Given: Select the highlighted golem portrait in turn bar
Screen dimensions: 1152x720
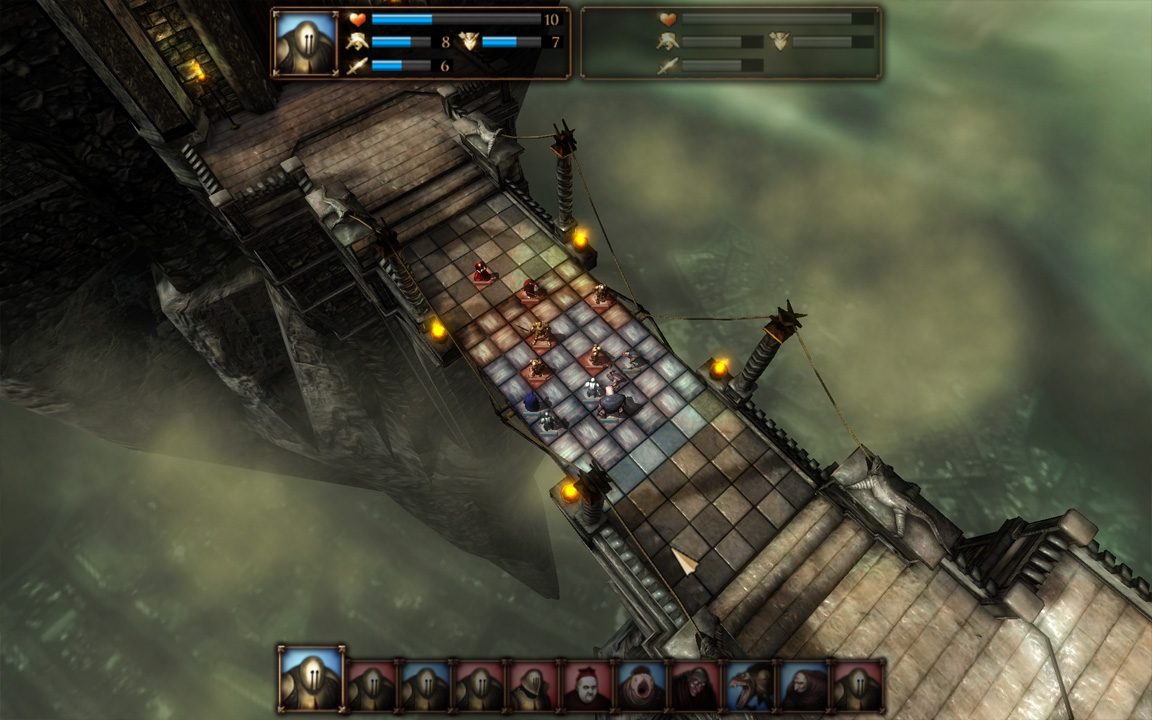Looking at the screenshot, I should coord(312,679).
